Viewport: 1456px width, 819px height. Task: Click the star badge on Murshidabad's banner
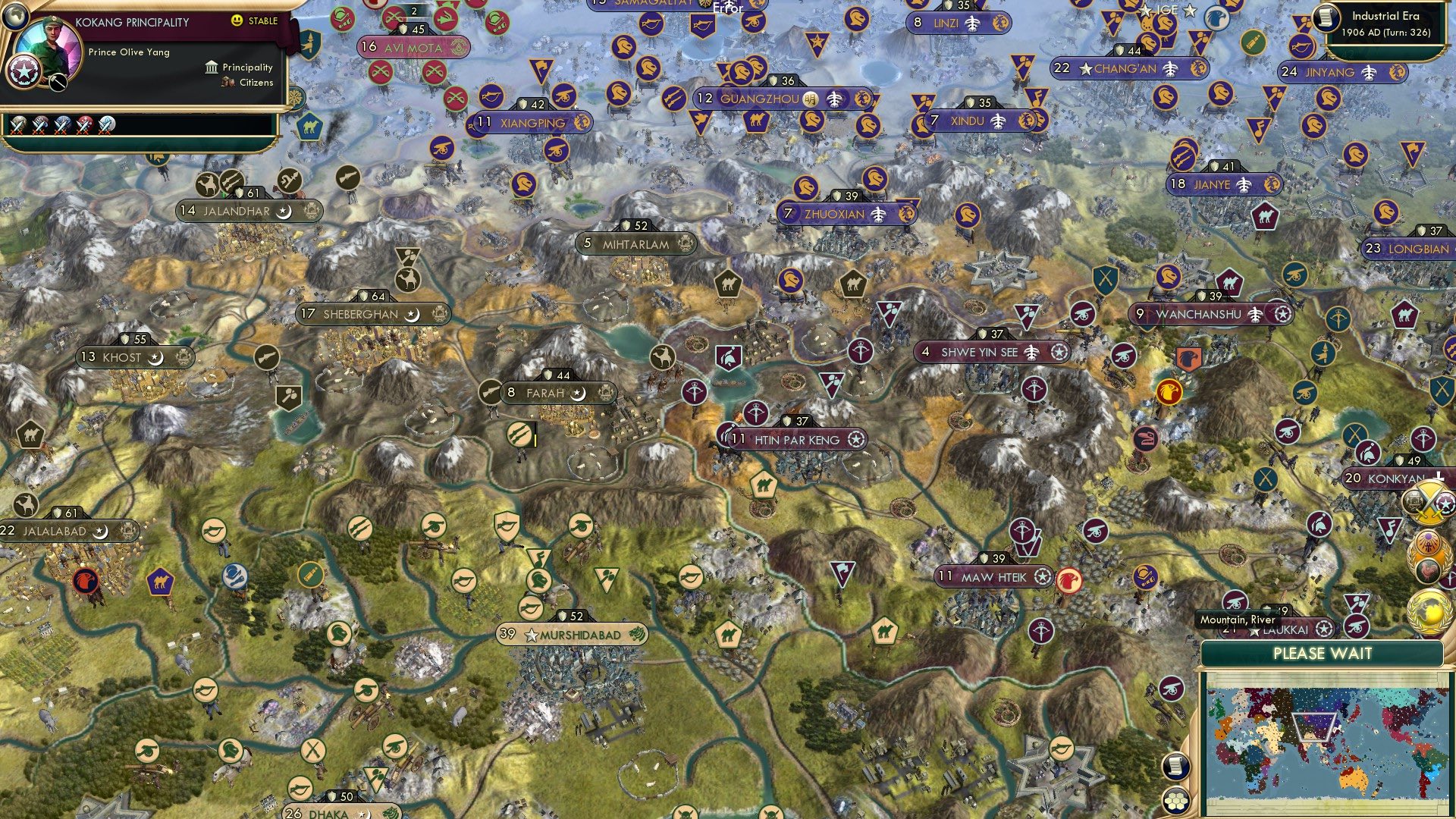point(531,637)
